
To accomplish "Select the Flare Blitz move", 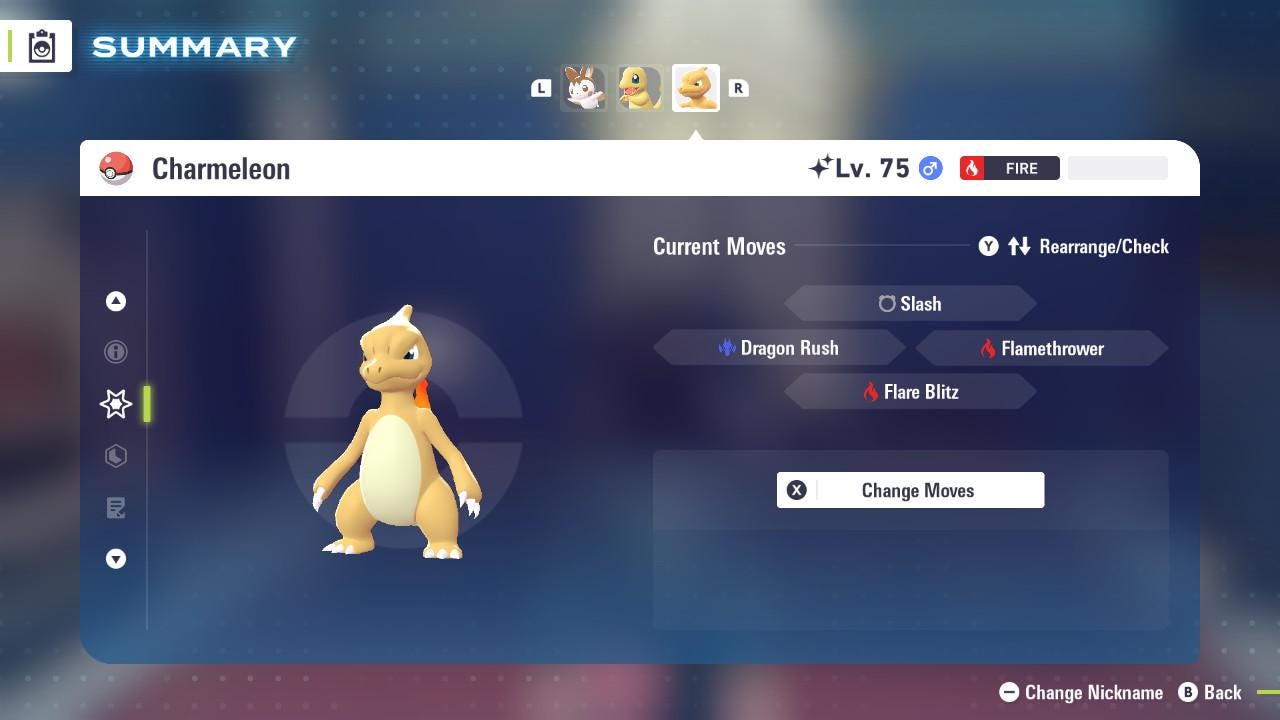I will 911,391.
